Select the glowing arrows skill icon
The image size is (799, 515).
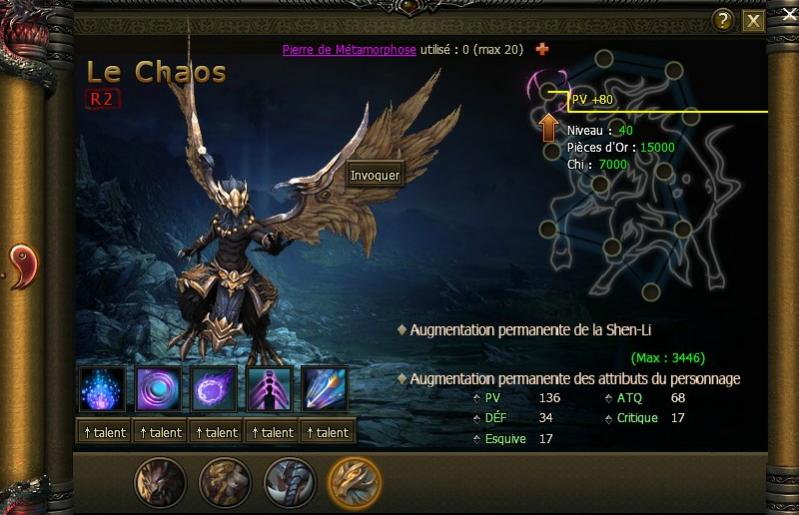325,391
